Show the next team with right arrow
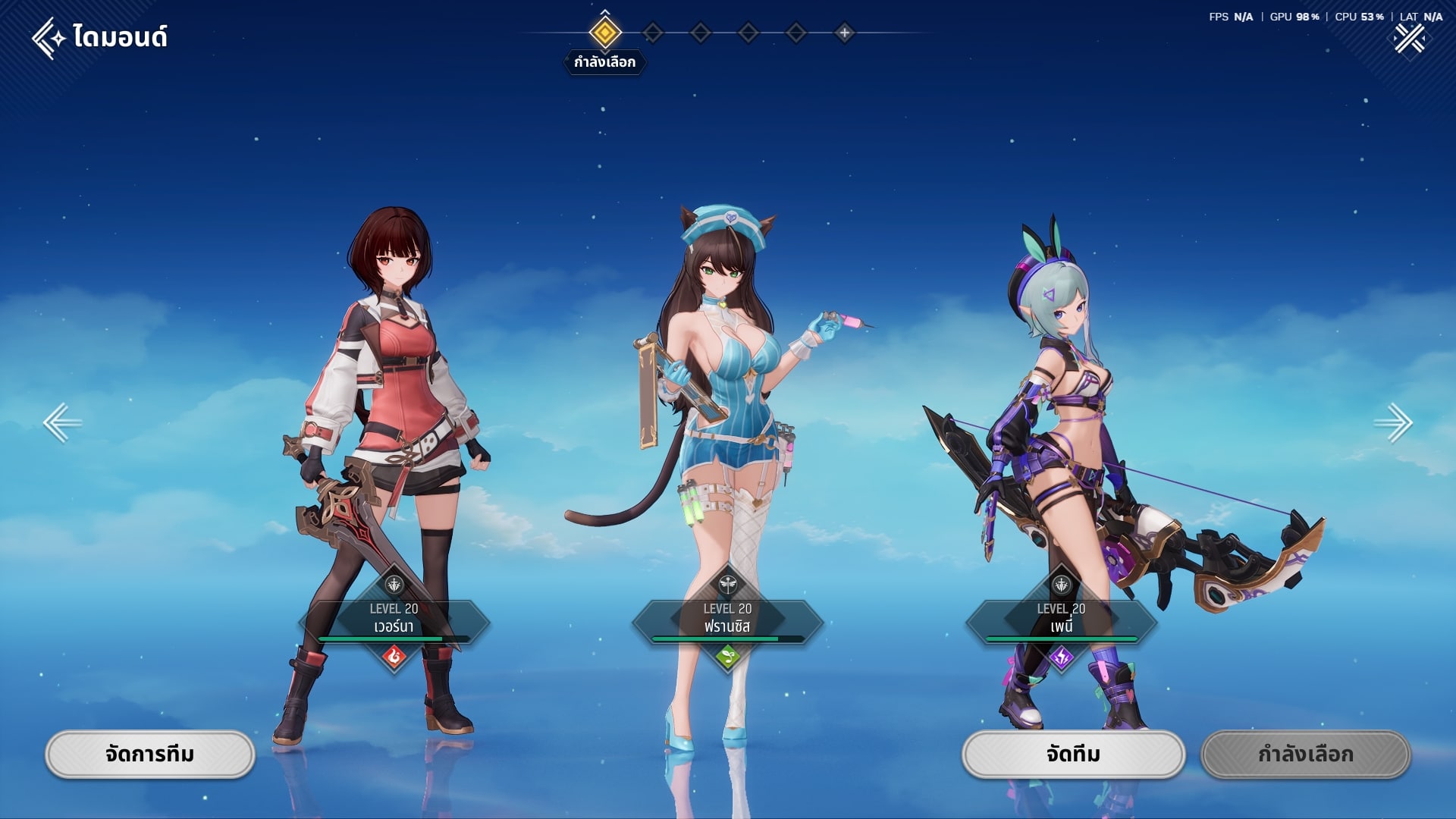The width and height of the screenshot is (1456, 819). [1393, 422]
